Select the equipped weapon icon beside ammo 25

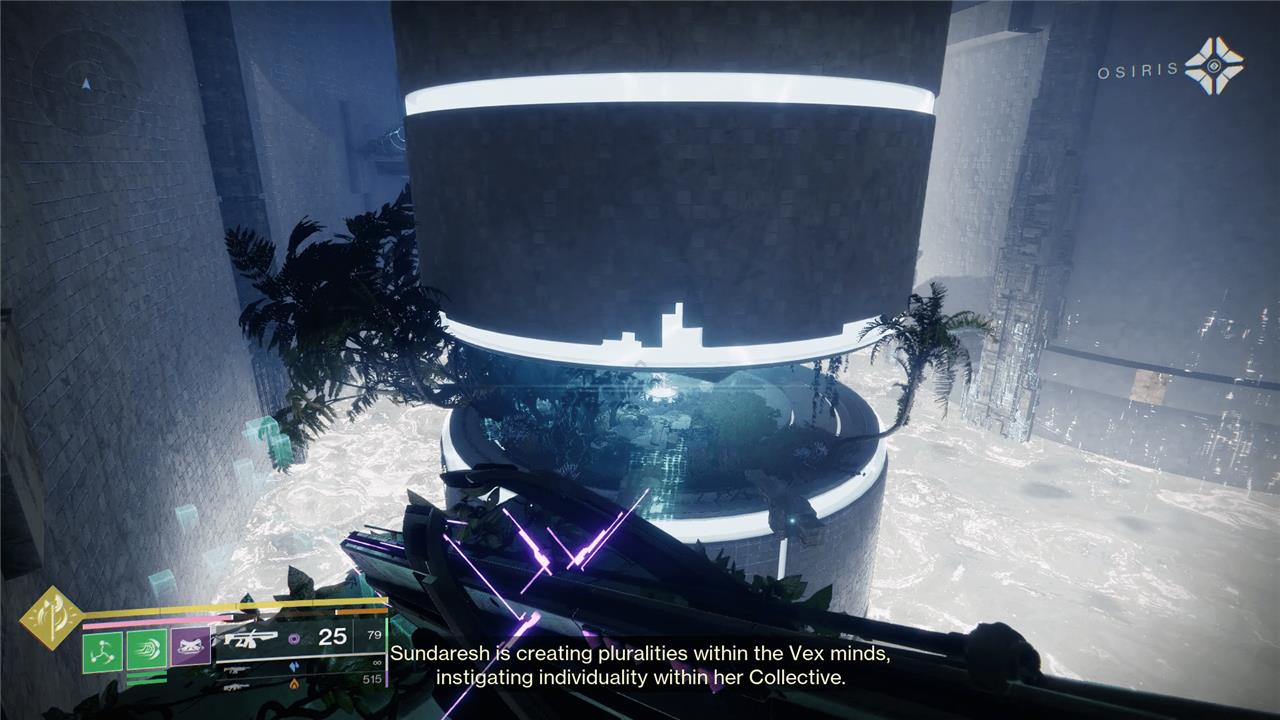250,637
